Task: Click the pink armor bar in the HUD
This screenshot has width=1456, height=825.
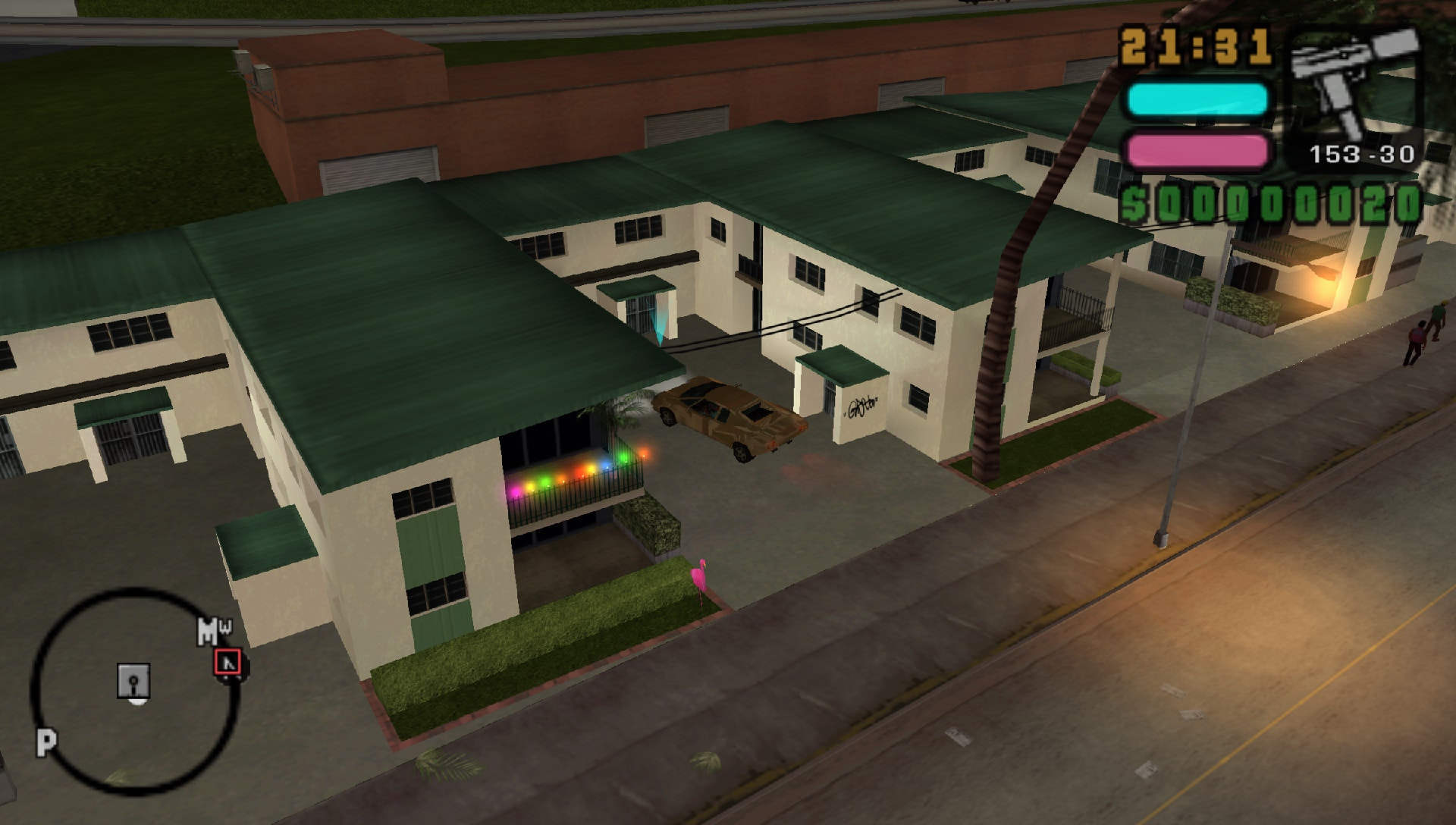Action: coord(1197,149)
